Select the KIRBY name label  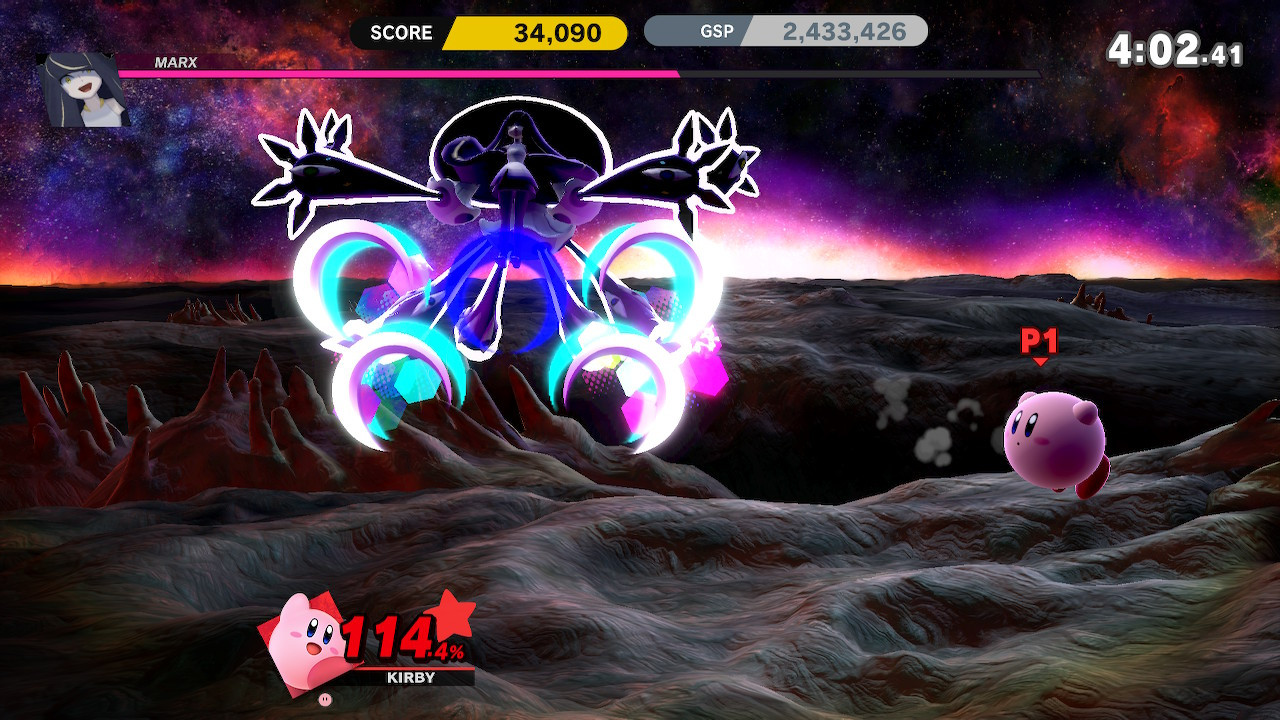tap(410, 678)
